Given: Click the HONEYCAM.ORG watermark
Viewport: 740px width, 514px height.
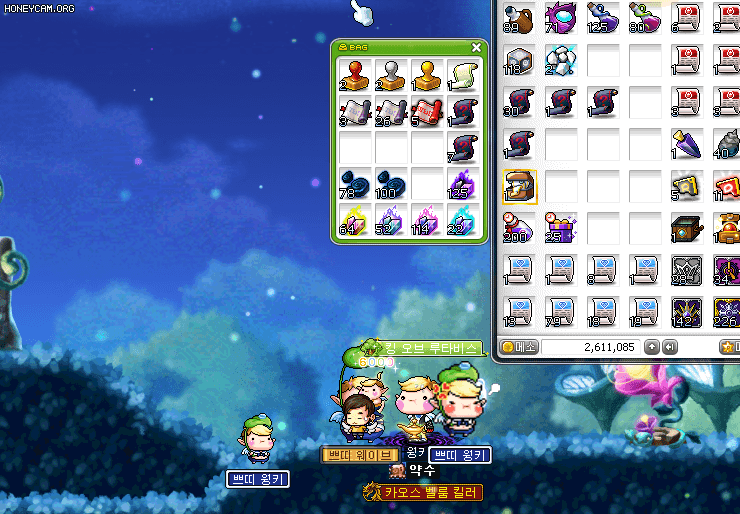Looking at the screenshot, I should [40, 8].
